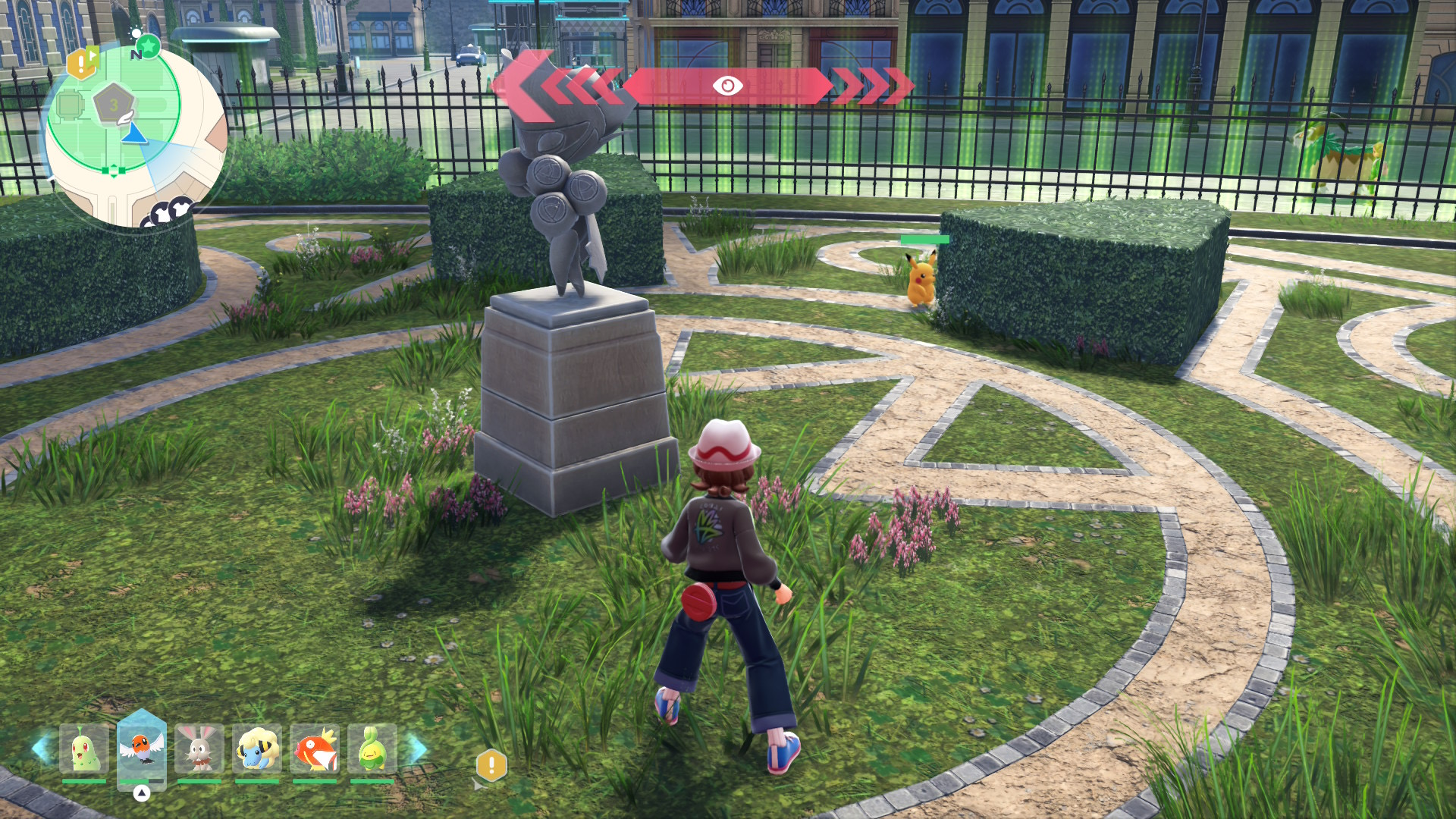
Task: Open the yellow exclamation notification near the party bar
Action: tap(491, 765)
